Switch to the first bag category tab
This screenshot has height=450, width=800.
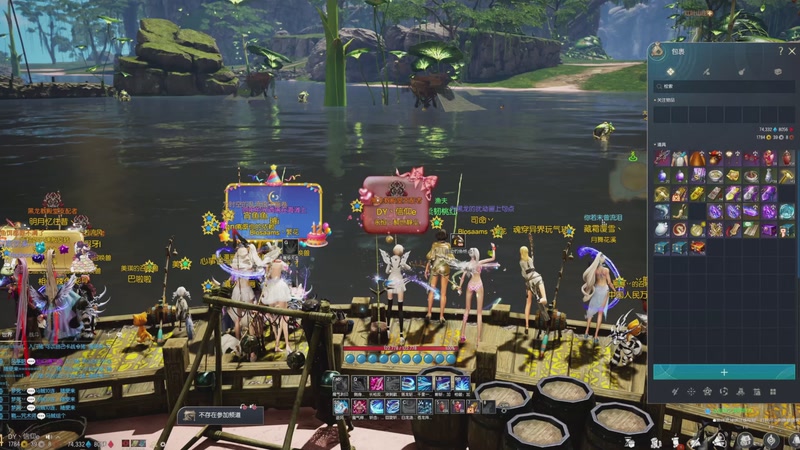(670, 72)
